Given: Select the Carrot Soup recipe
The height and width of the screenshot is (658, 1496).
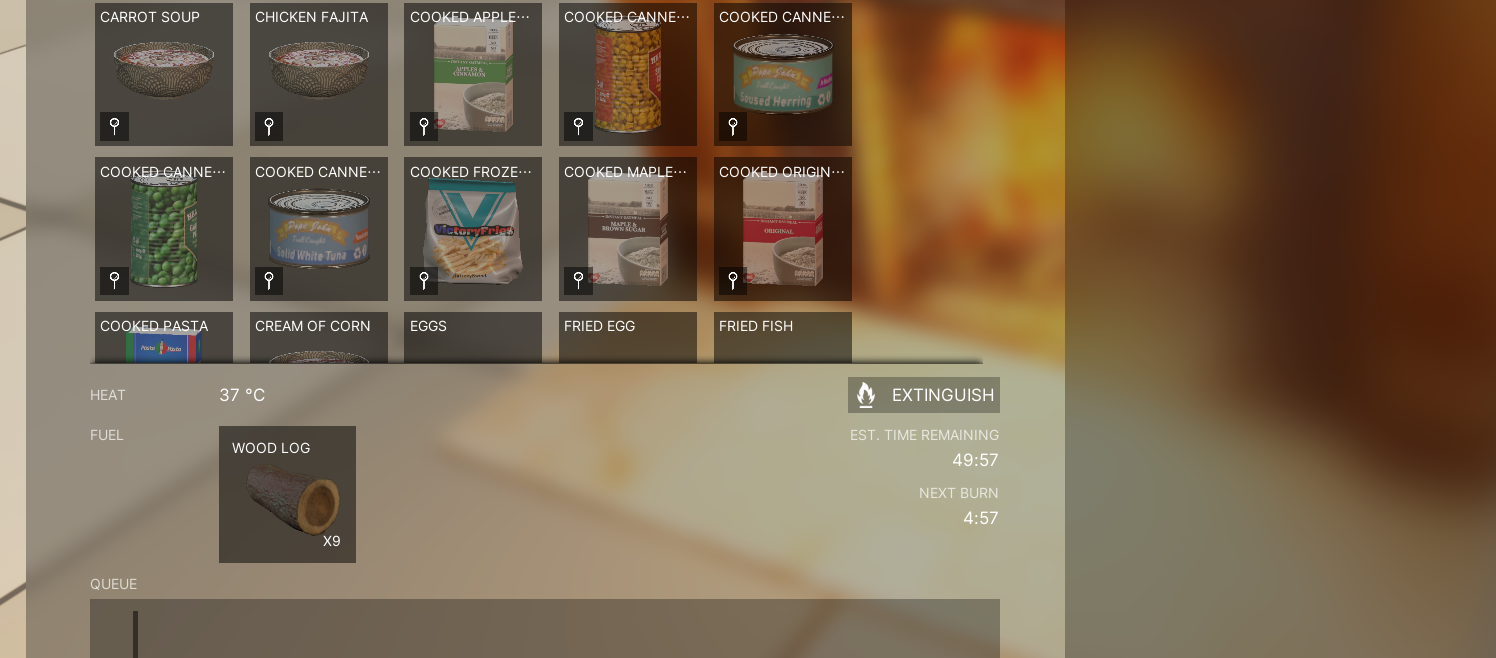Looking at the screenshot, I should (164, 75).
